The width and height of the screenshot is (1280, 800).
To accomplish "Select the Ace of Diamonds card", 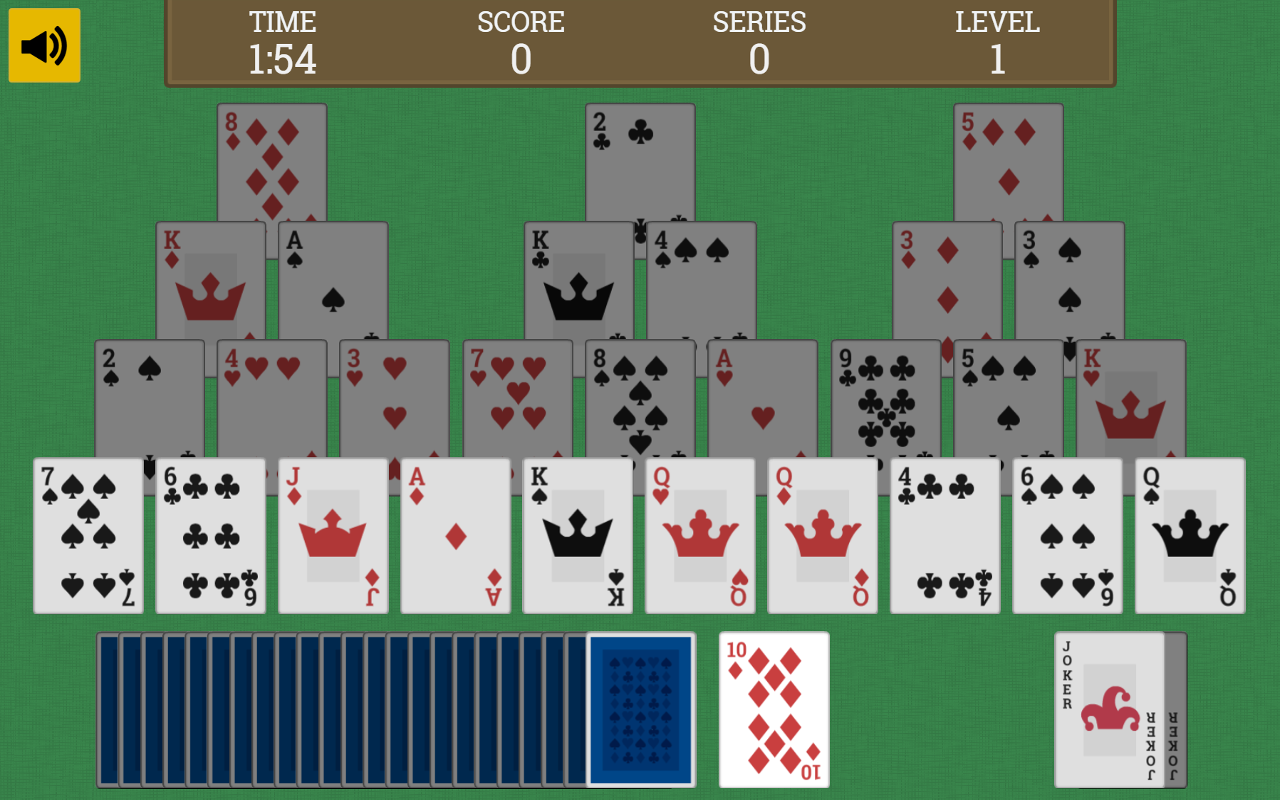I will 455,535.
